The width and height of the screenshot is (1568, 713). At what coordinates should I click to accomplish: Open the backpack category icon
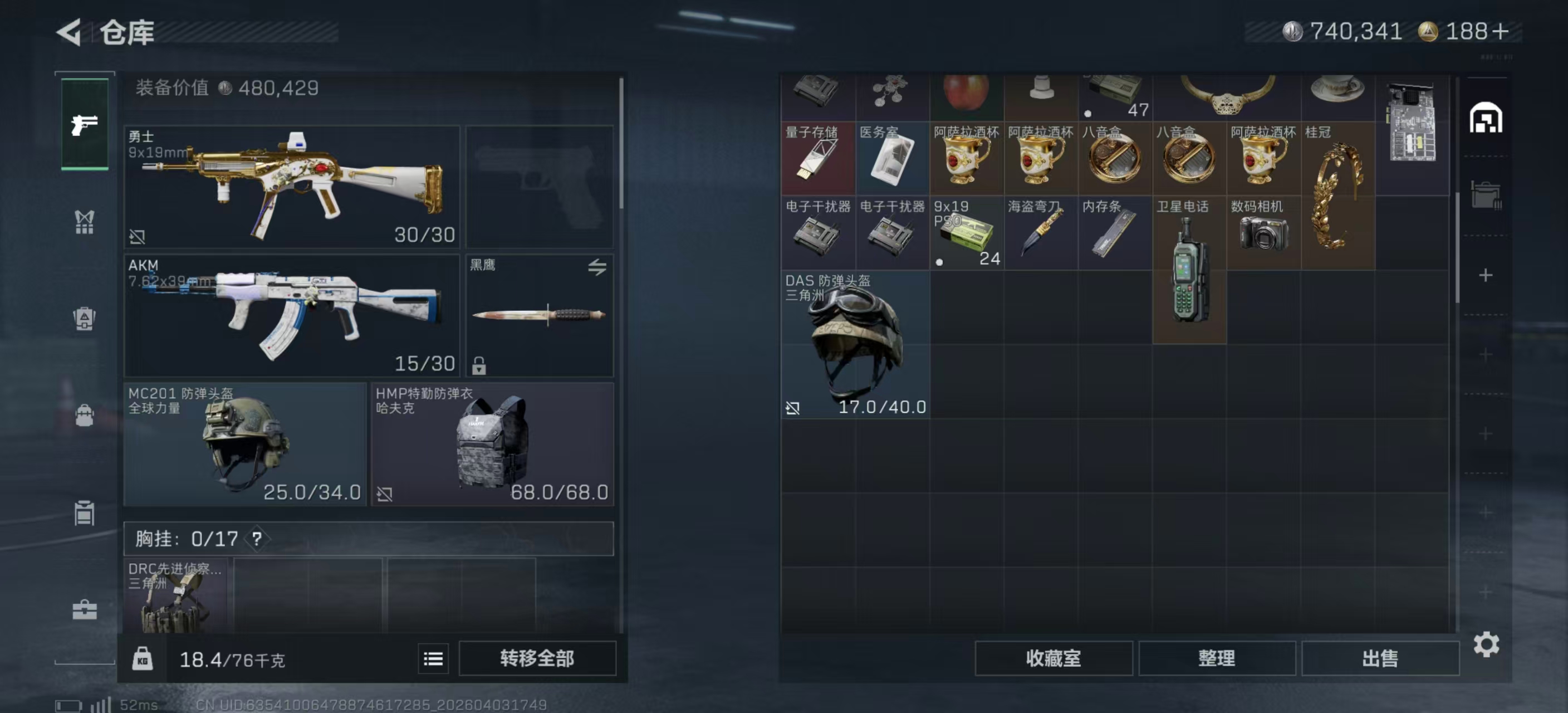84,416
